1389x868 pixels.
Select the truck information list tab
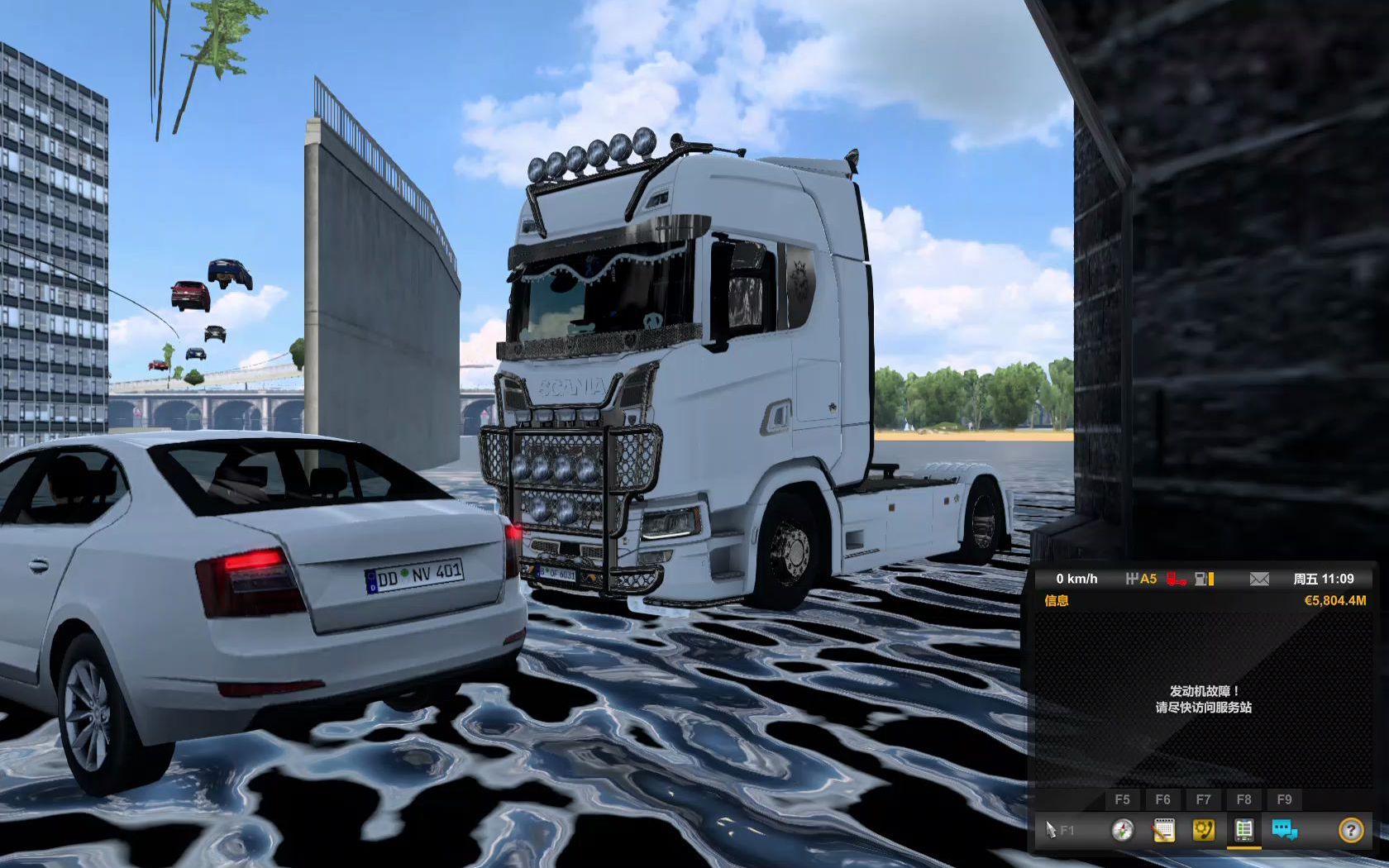click(x=1243, y=830)
